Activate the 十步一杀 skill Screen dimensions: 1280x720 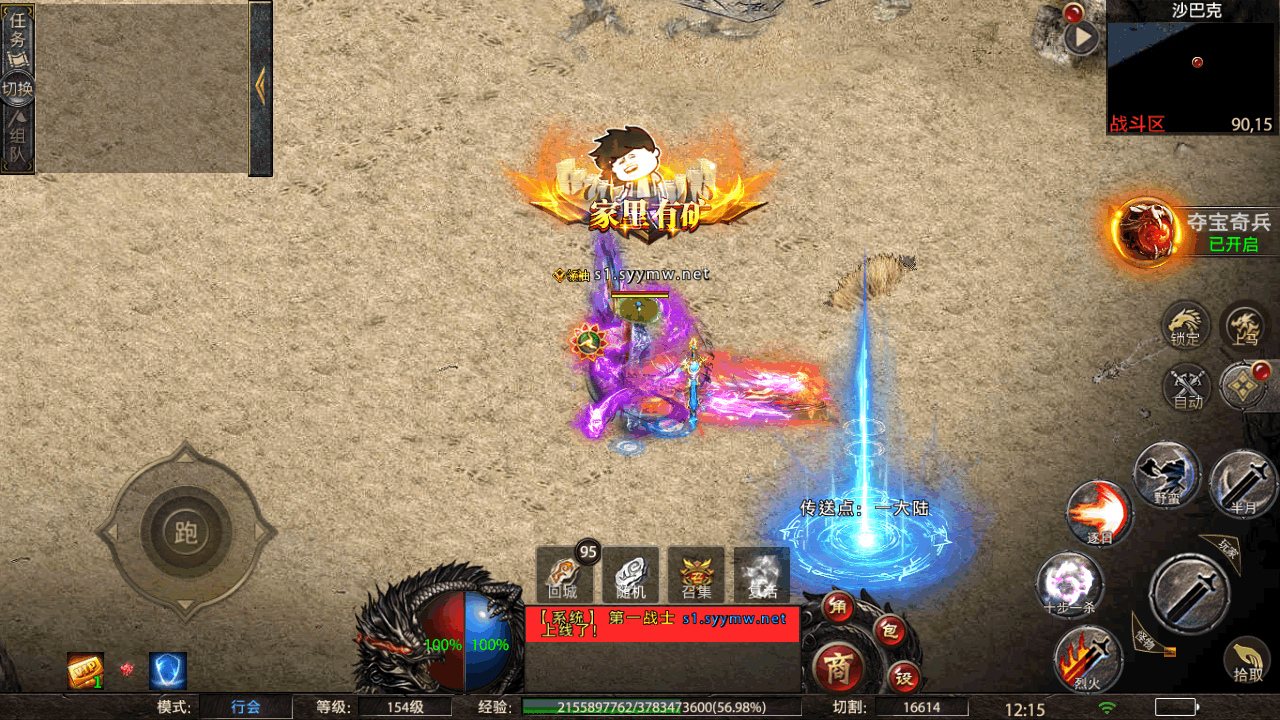tap(1070, 585)
